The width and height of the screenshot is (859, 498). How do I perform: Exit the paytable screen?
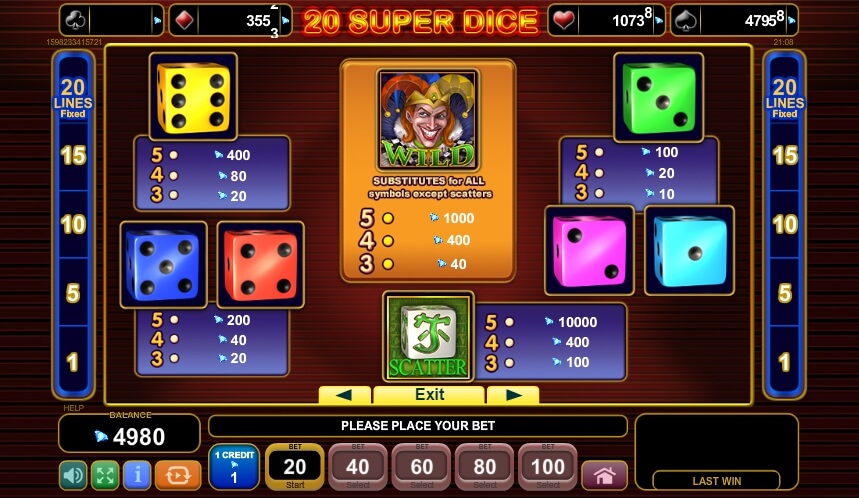(x=429, y=395)
